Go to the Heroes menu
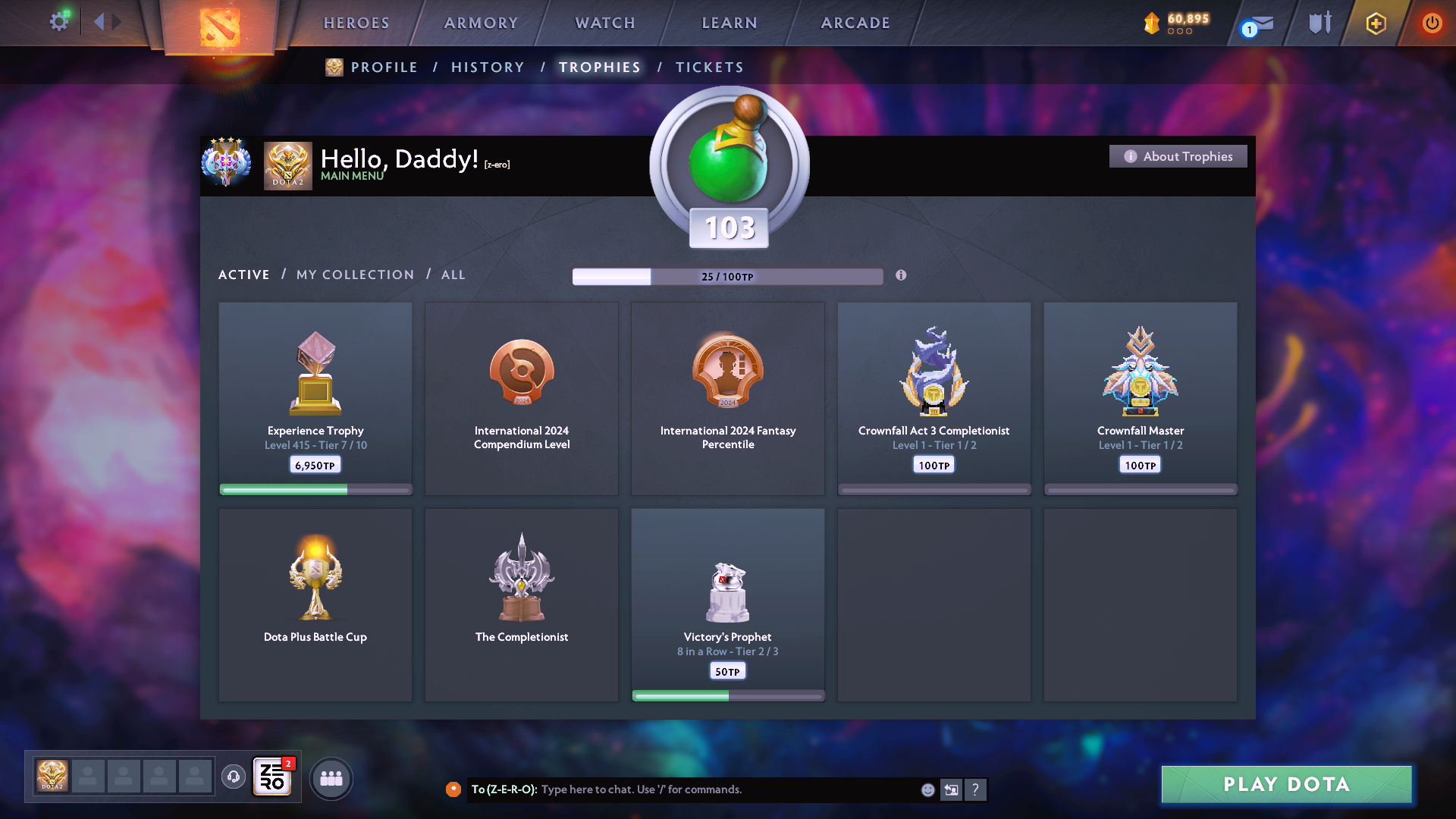 pyautogui.click(x=356, y=24)
